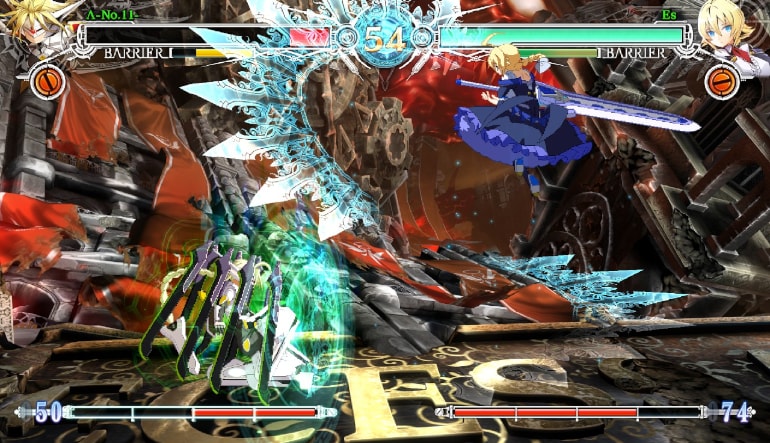This screenshot has width=770, height=443.
Task: Click the orange Overdrive icon under Es
Action: pyautogui.click(x=722, y=81)
